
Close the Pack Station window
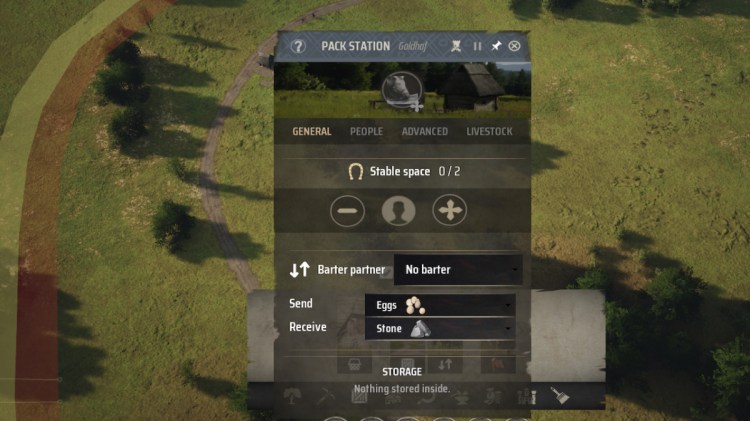[x=514, y=46]
